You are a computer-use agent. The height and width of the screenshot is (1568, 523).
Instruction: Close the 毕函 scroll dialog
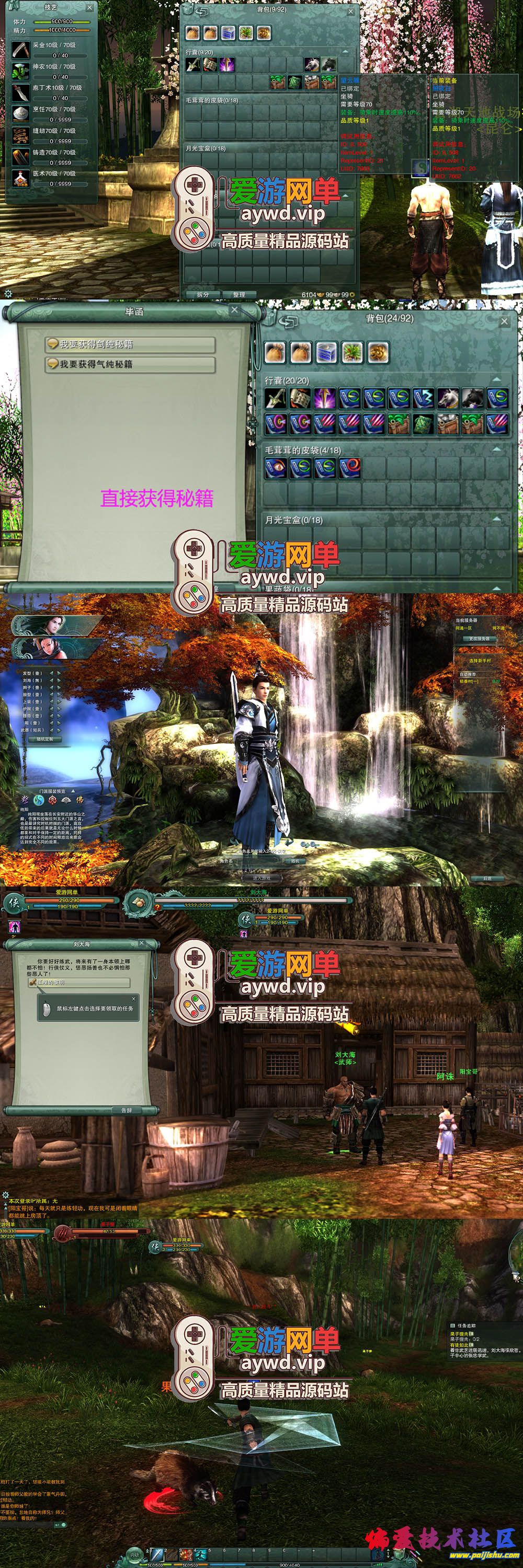tap(234, 310)
